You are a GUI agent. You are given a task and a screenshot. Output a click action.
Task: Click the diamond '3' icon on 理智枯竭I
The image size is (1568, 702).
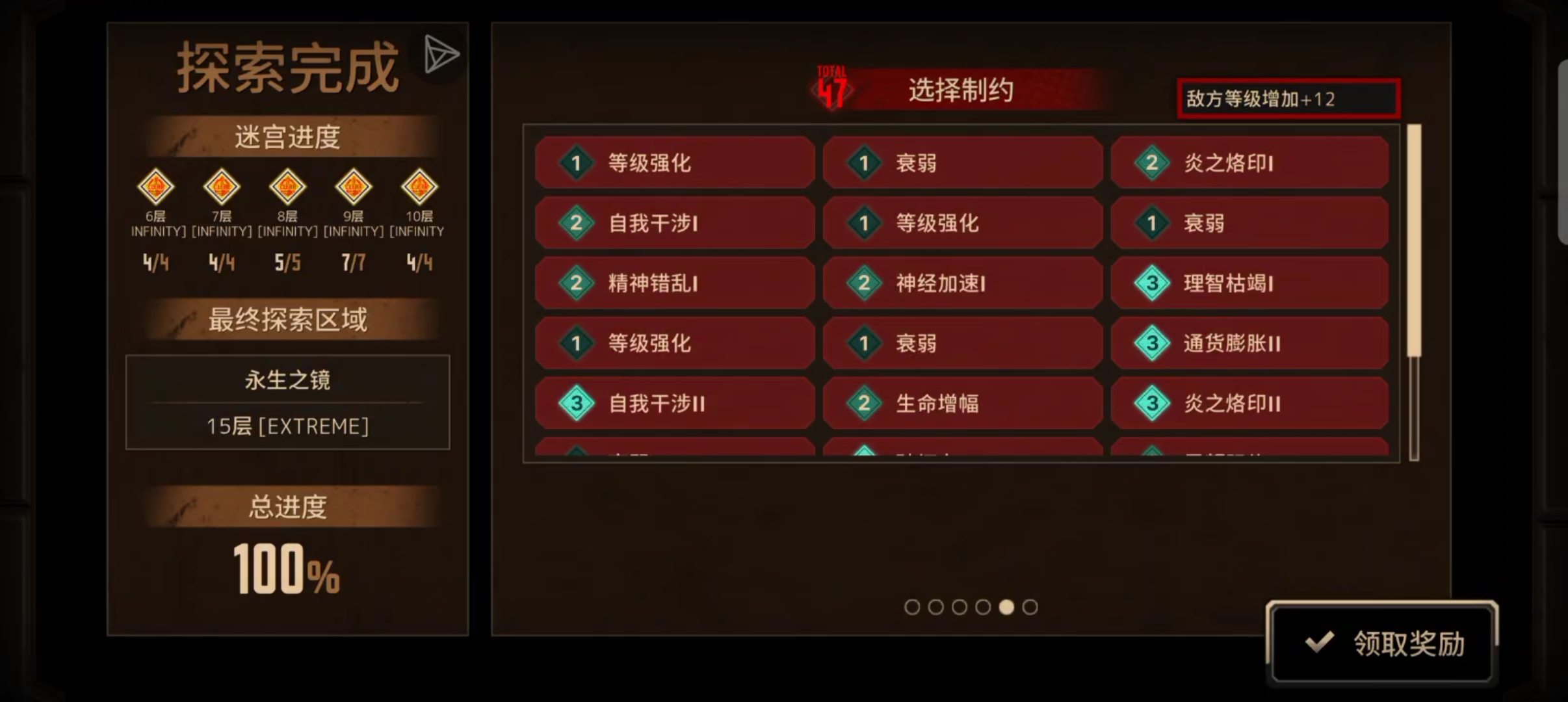[x=1152, y=283]
